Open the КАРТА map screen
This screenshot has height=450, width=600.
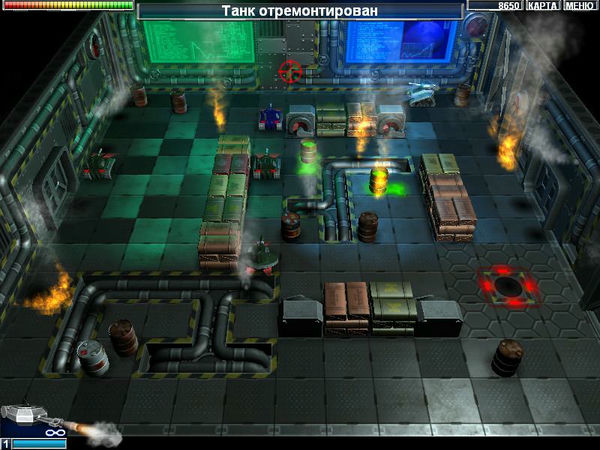pos(542,6)
